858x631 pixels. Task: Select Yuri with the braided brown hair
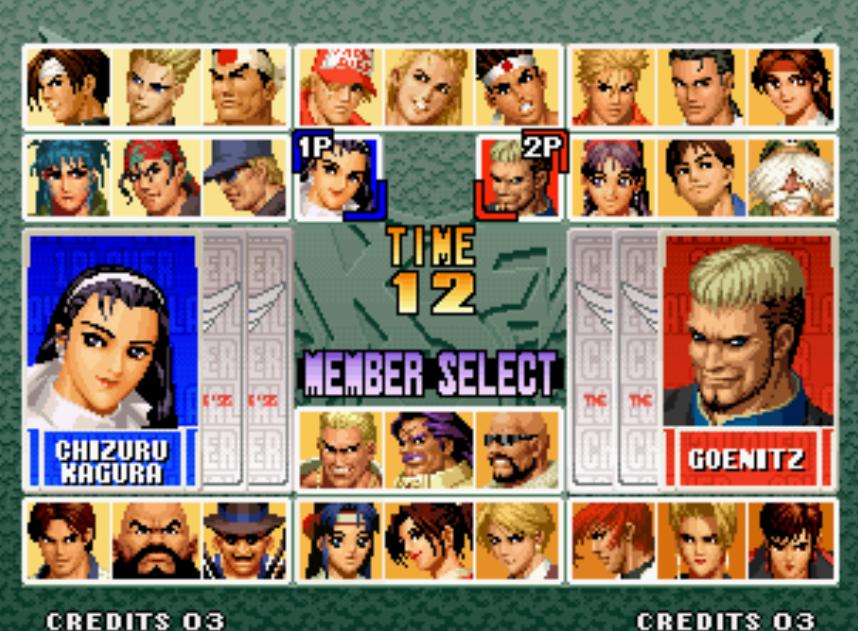click(790, 87)
